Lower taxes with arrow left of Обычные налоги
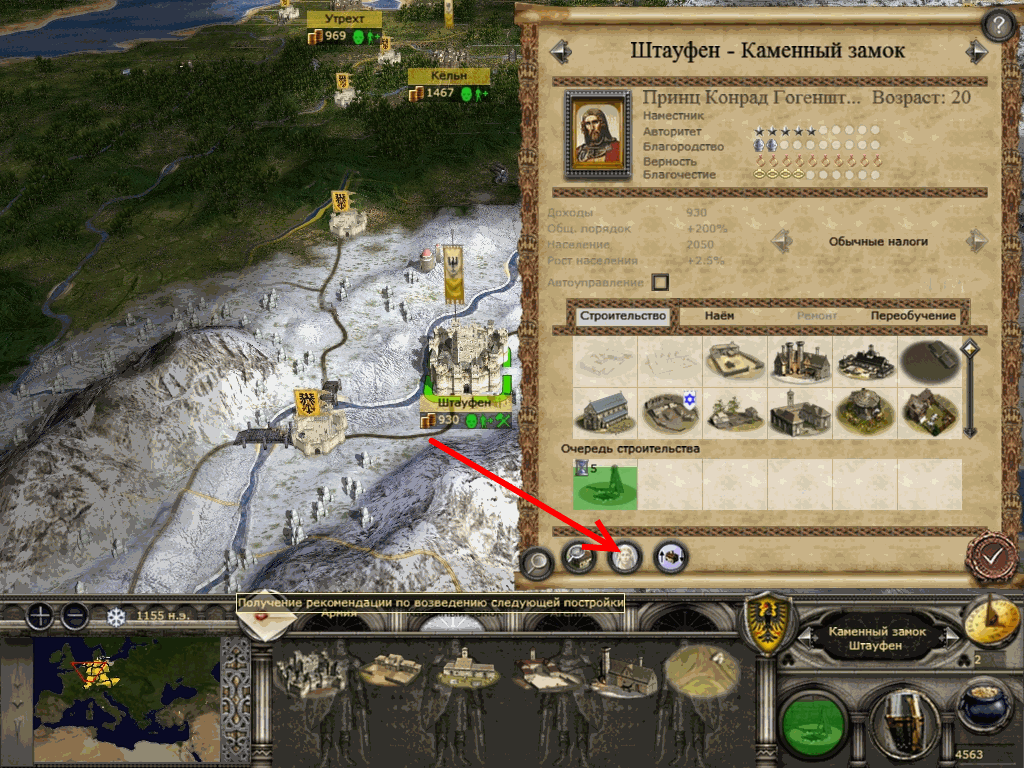Image resolution: width=1024 pixels, height=768 pixels. (x=782, y=241)
